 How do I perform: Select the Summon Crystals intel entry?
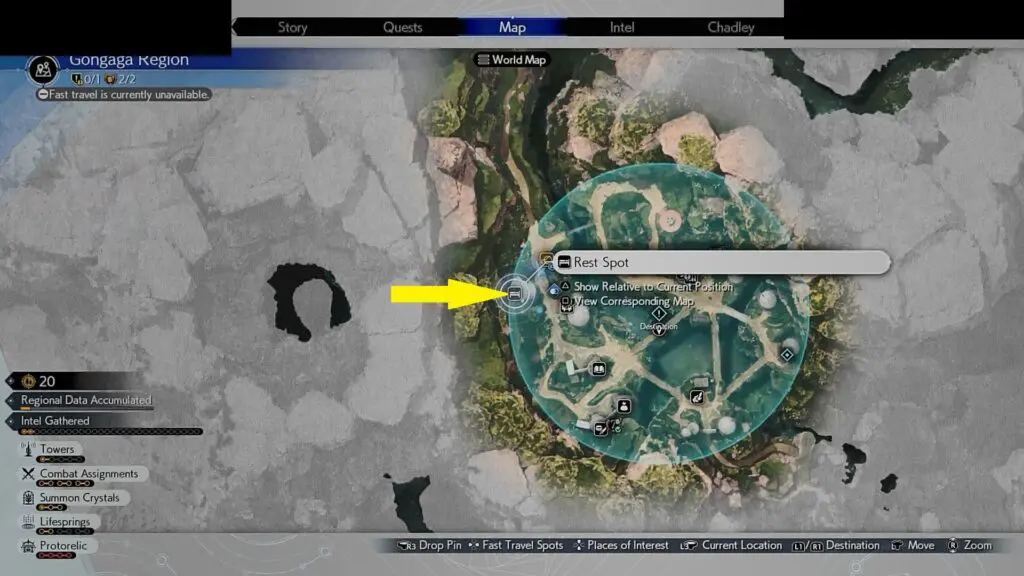coord(79,498)
